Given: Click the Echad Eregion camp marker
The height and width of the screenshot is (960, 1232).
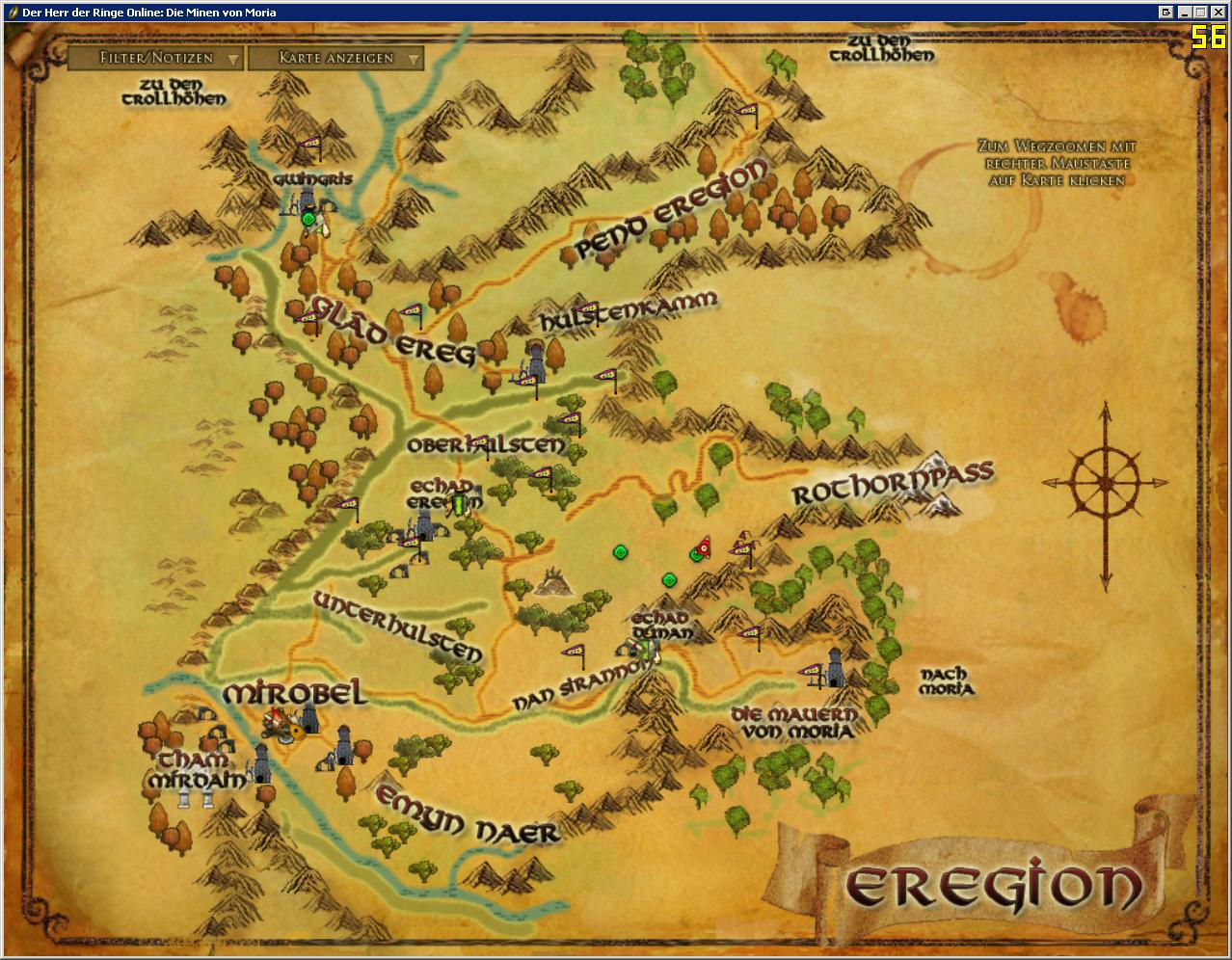Looking at the screenshot, I should pos(460,502).
